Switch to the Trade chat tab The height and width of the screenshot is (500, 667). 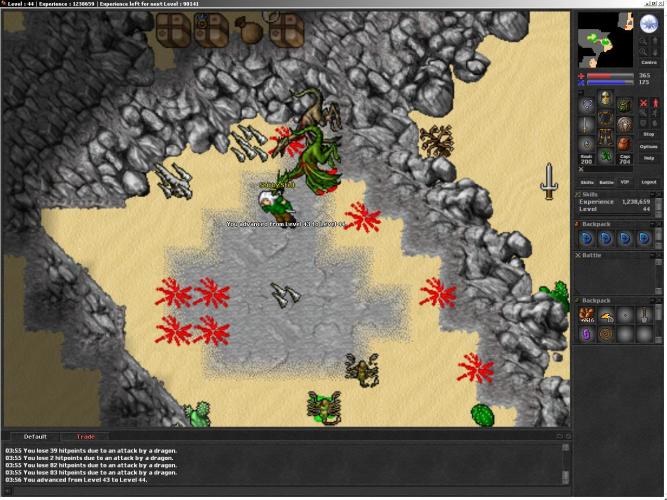click(86, 437)
